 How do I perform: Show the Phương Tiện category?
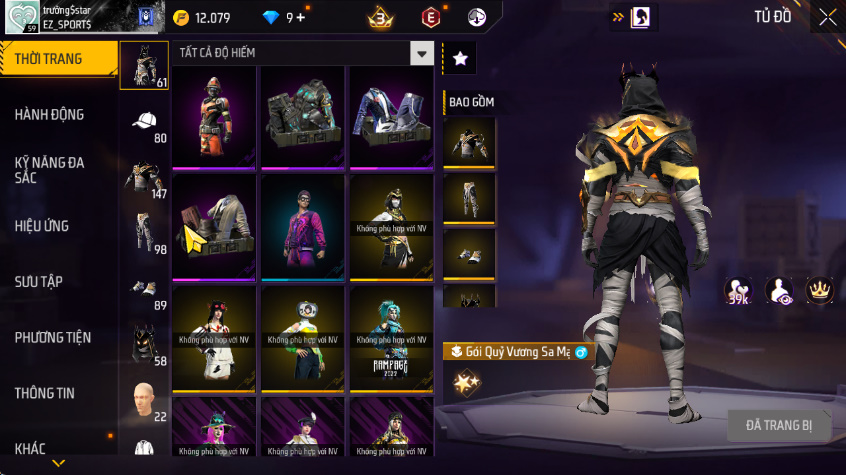tap(50, 337)
